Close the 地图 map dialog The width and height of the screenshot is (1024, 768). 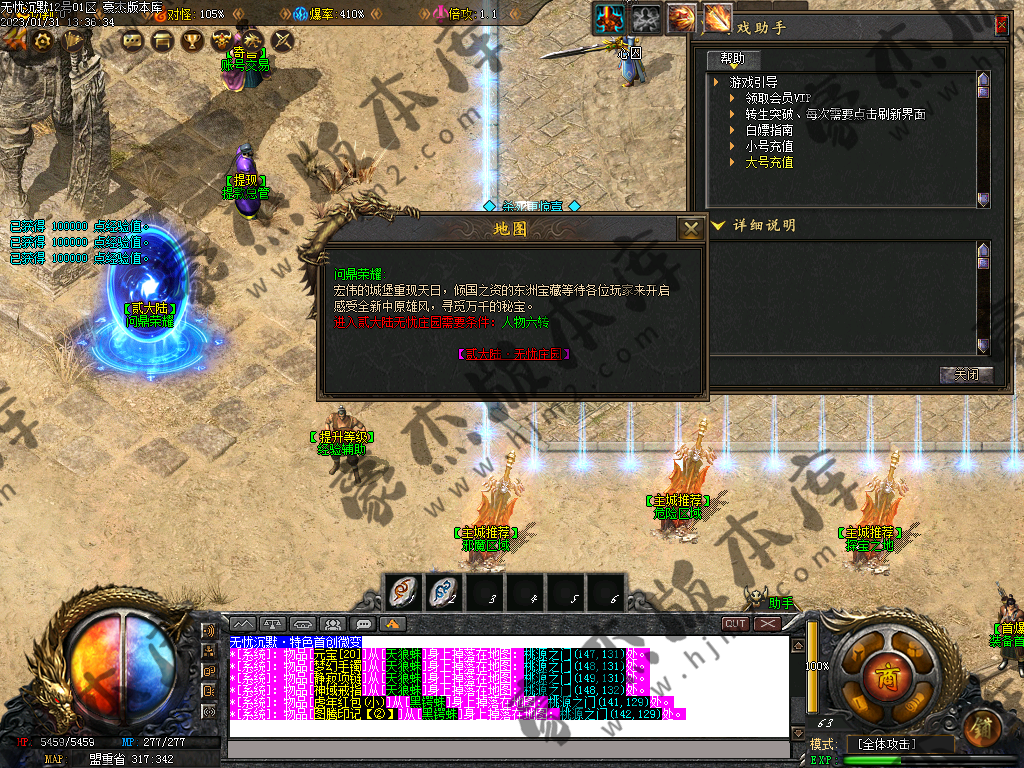coord(690,229)
